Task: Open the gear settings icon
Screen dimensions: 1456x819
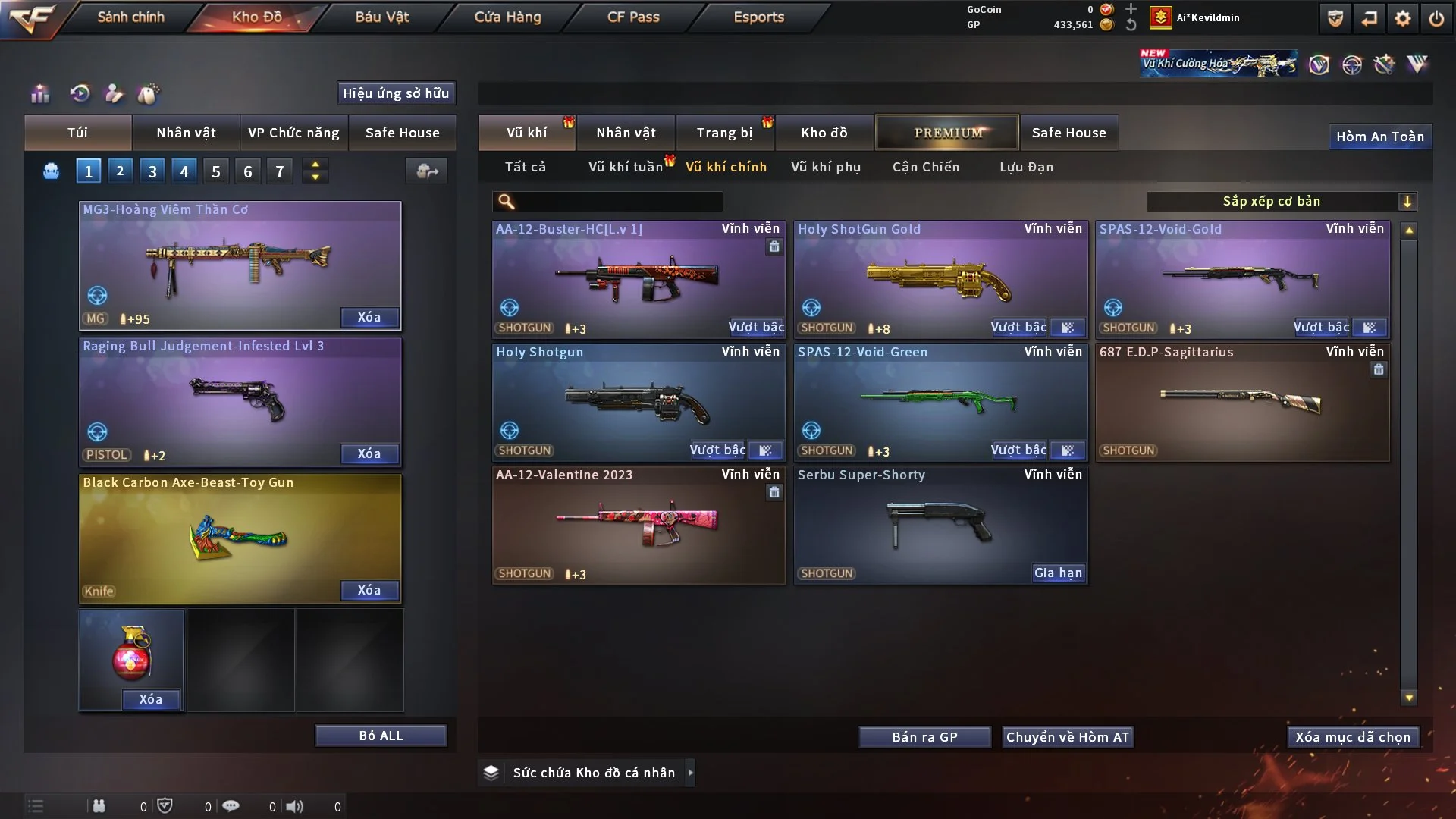Action: [1402, 19]
